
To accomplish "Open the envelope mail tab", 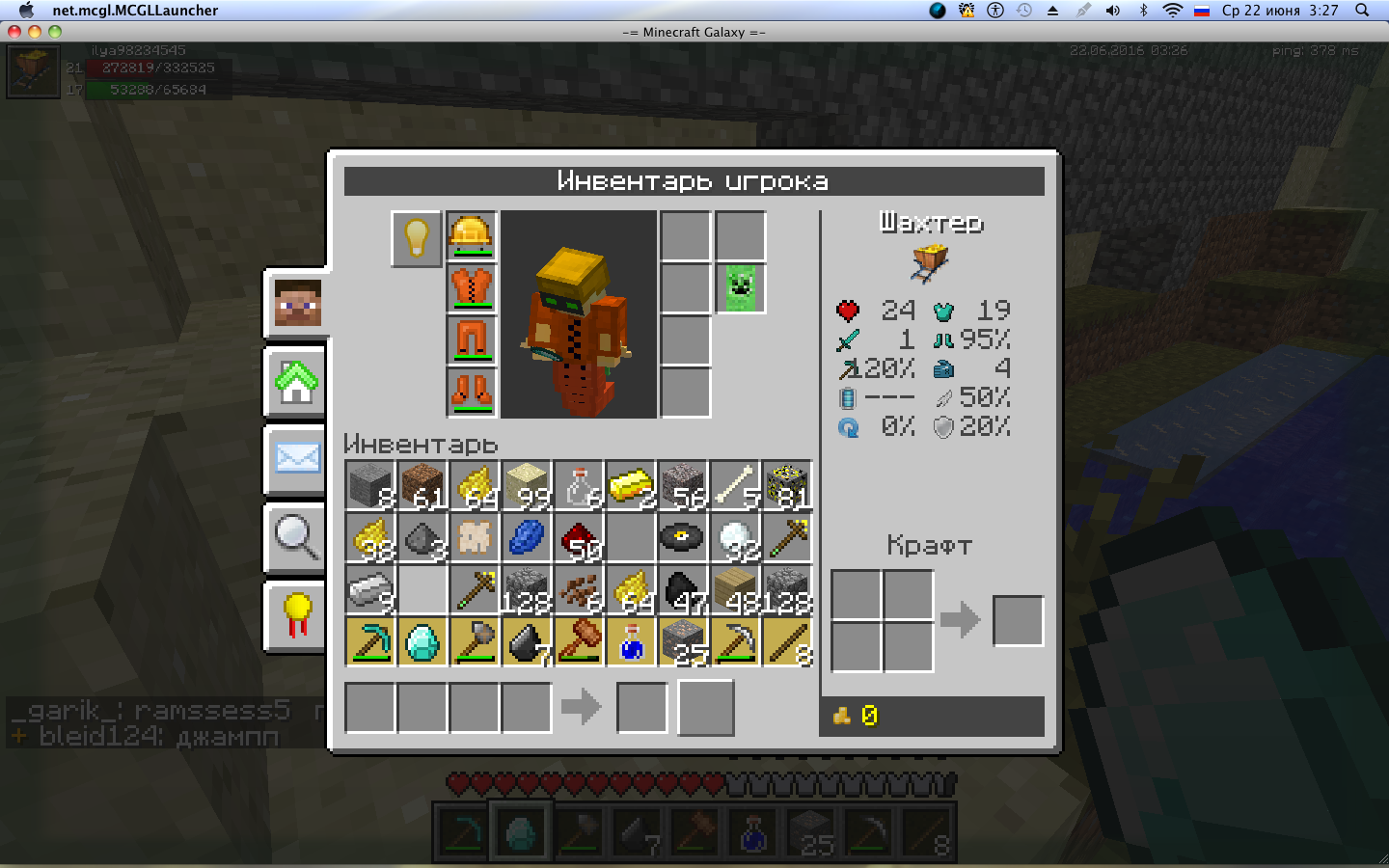I will click(297, 458).
